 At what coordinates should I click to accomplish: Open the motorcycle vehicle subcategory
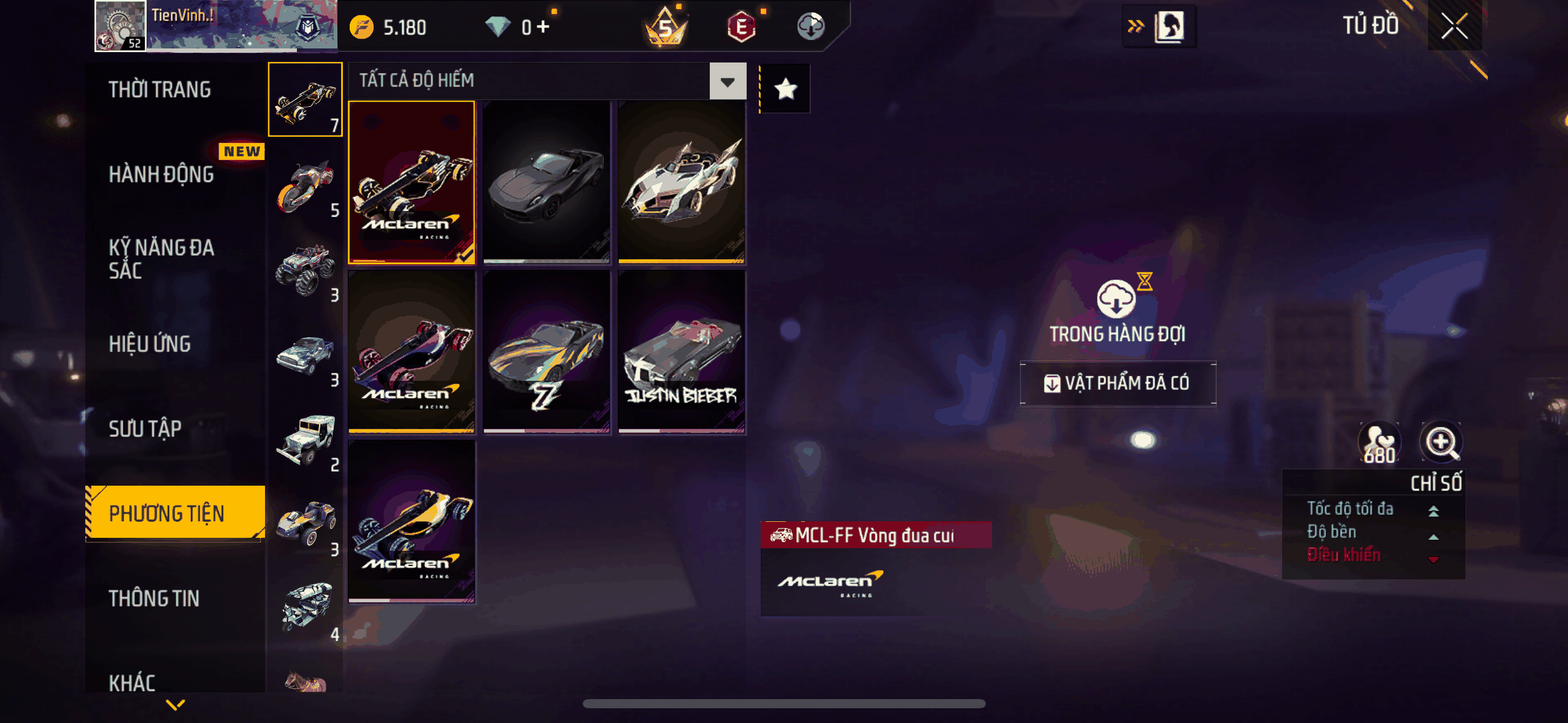306,187
